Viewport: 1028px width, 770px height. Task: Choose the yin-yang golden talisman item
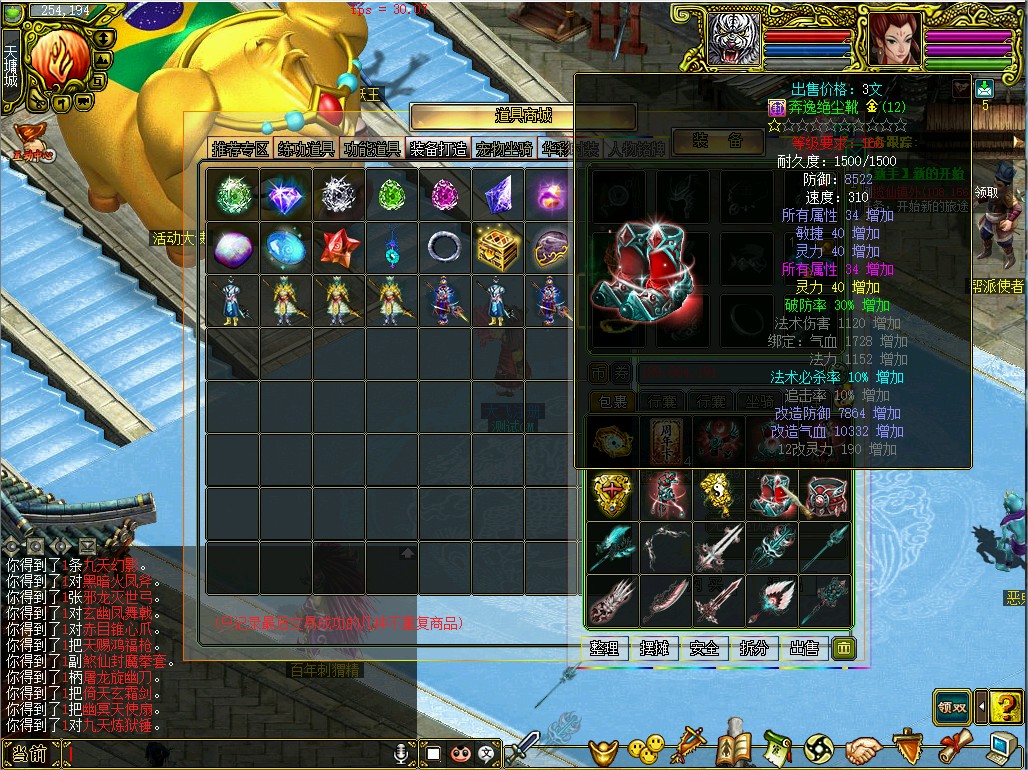[x=718, y=494]
